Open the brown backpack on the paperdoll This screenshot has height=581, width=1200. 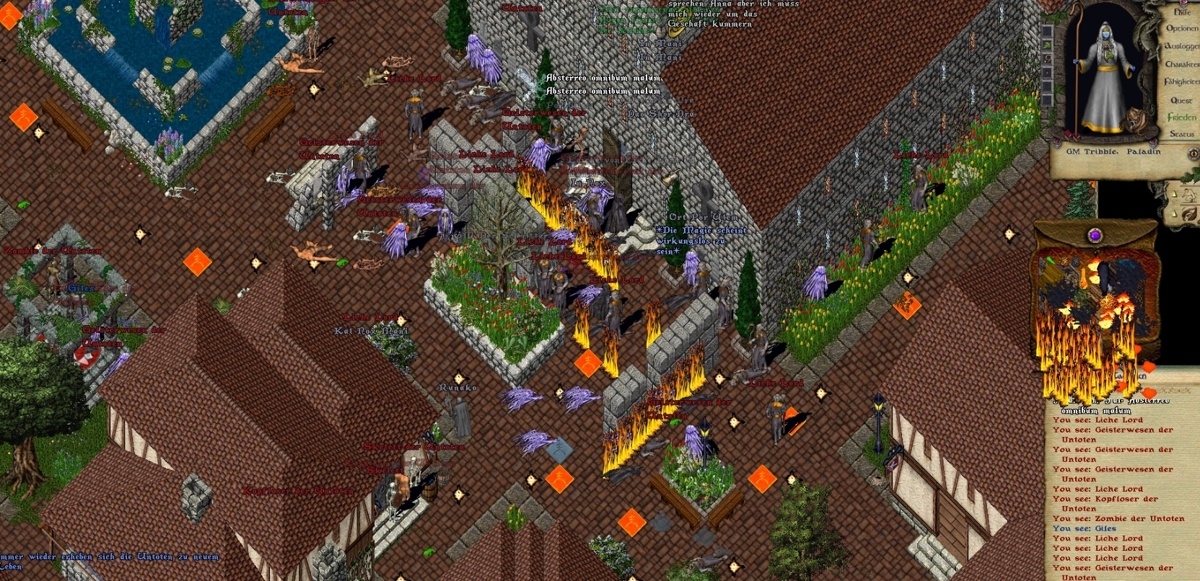pos(1134,122)
